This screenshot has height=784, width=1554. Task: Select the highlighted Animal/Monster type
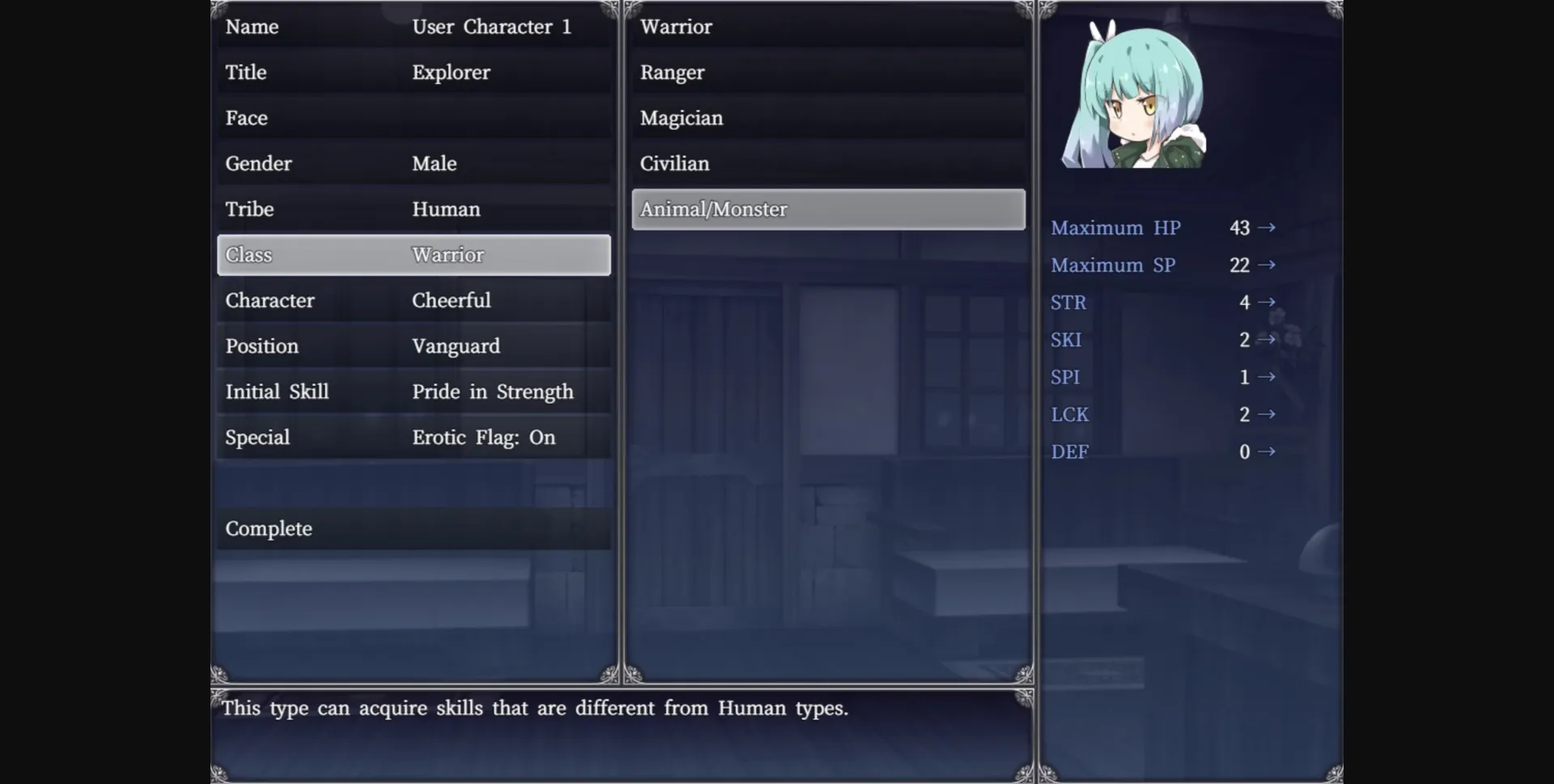[x=827, y=210]
